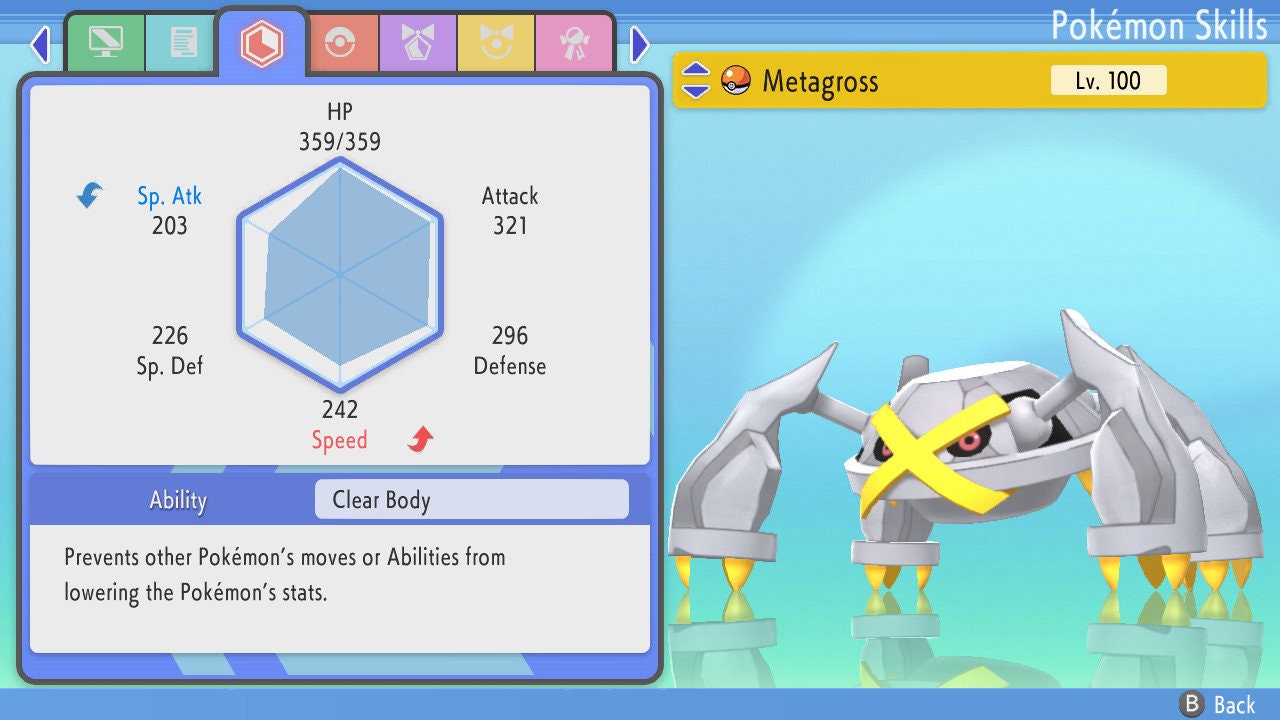Select the red hexagon skills tab
Image resolution: width=1280 pixels, height=720 pixels.
pos(262,43)
